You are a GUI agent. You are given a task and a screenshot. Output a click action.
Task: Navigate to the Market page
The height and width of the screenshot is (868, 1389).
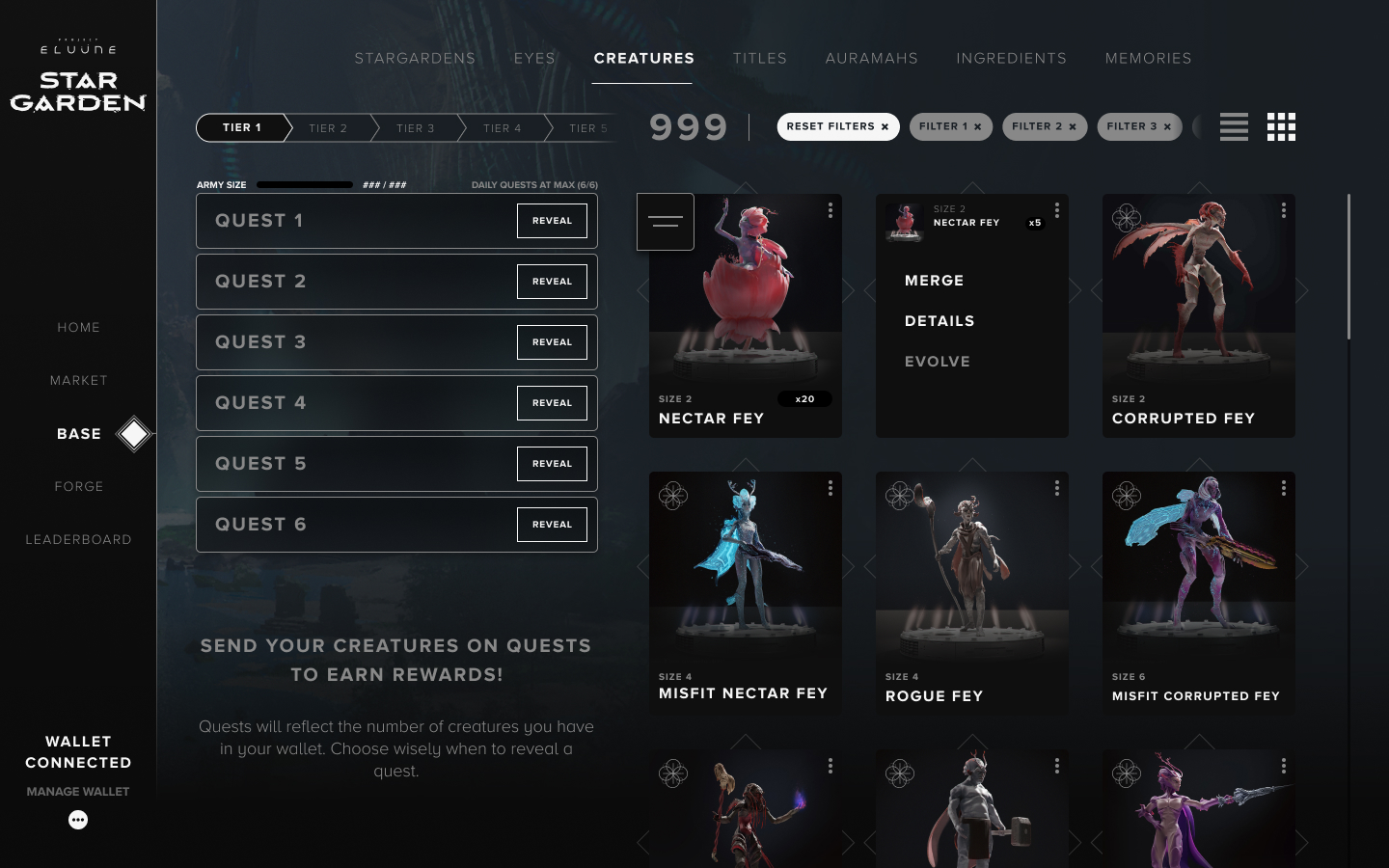(79, 381)
